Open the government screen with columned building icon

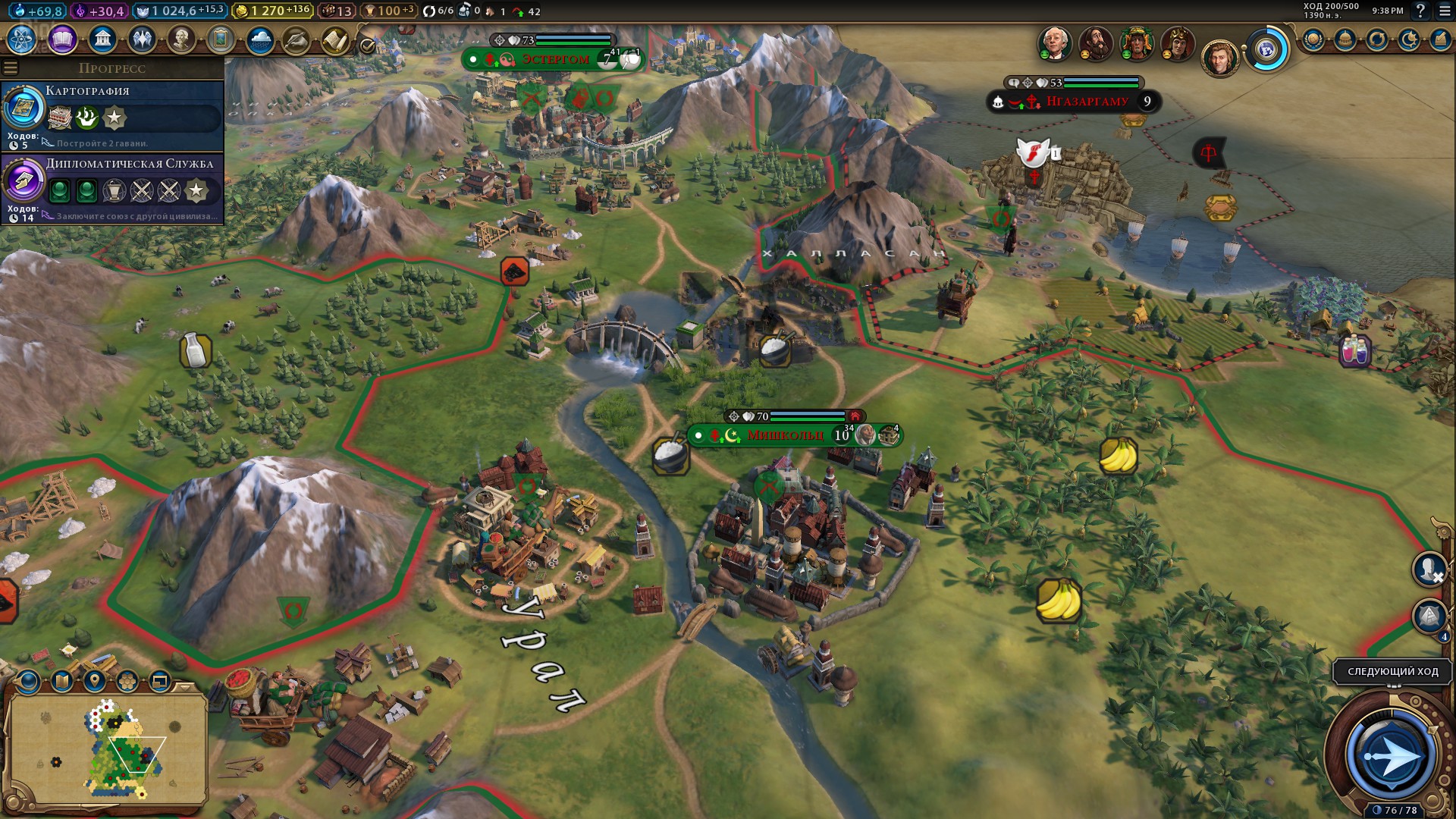(x=102, y=39)
